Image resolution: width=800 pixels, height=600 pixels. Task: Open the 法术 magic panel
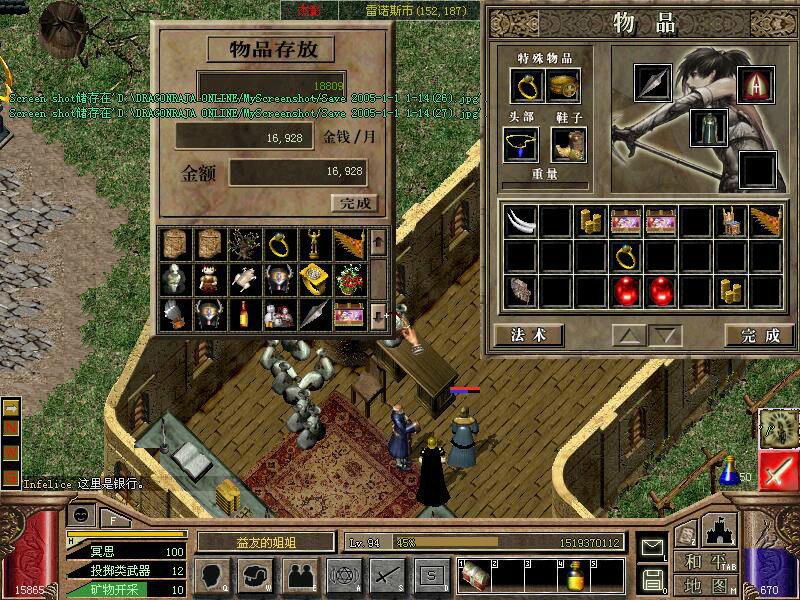click(527, 335)
